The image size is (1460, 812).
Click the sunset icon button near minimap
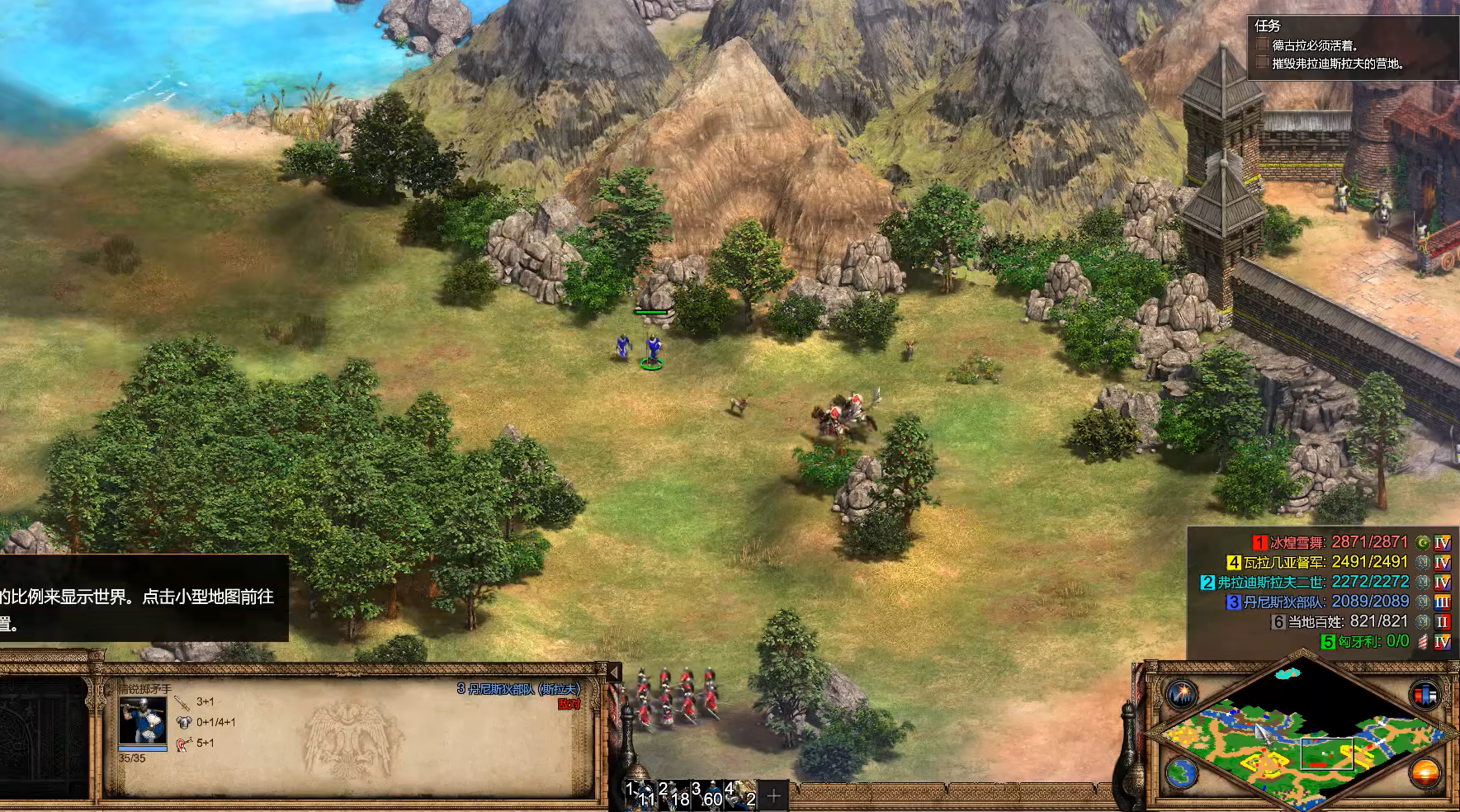1425,774
